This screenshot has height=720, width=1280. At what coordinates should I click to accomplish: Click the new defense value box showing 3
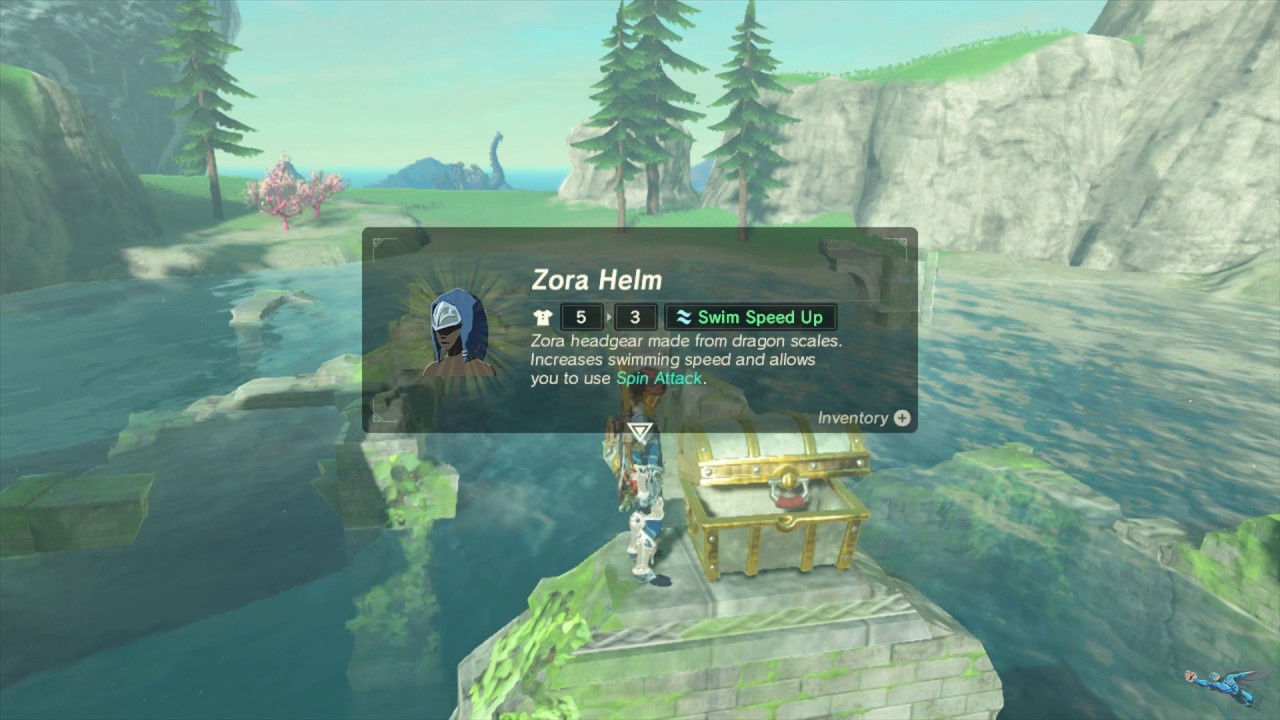point(635,316)
